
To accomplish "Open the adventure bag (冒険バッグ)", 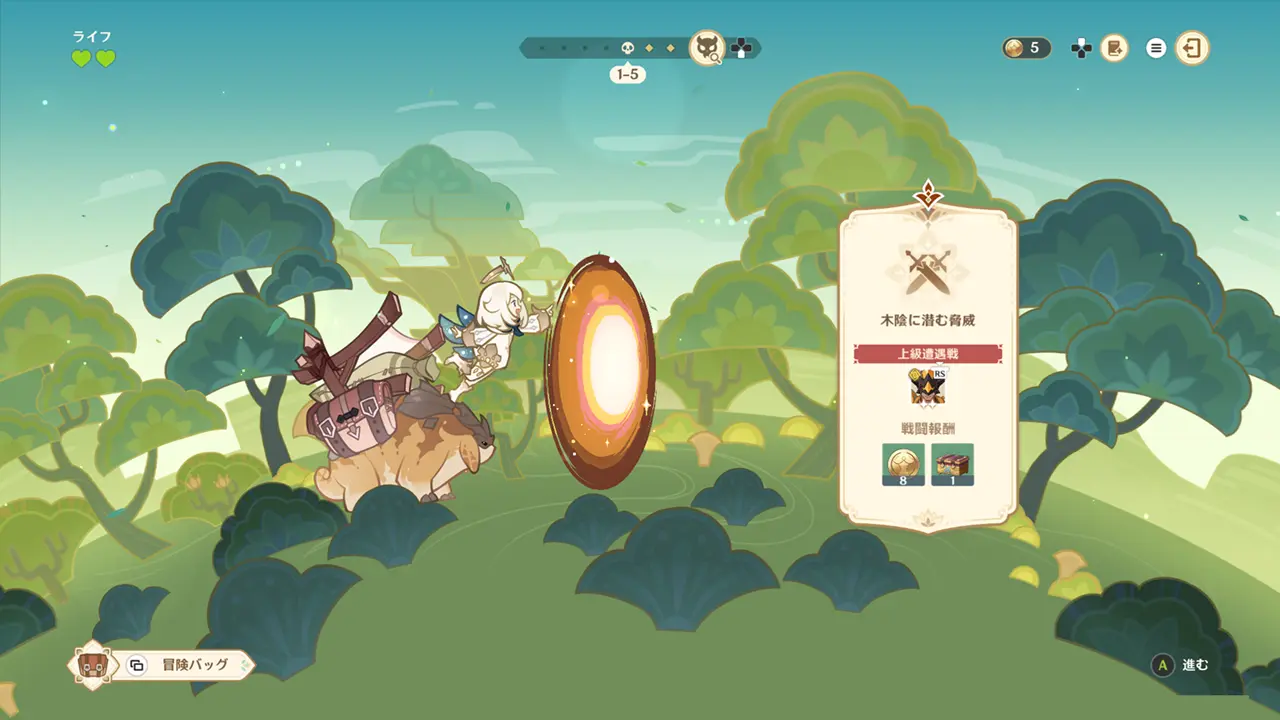I will coord(180,665).
